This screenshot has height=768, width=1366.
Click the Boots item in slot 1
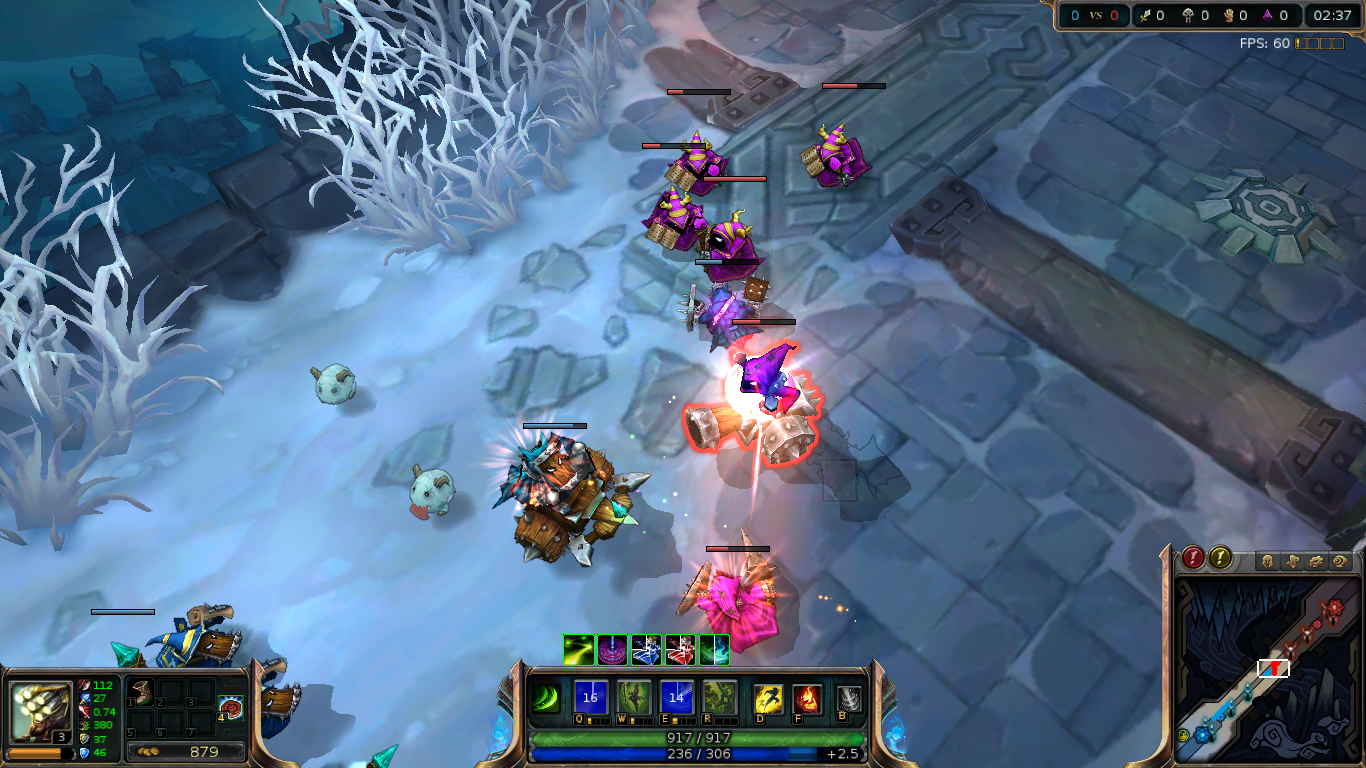(x=142, y=691)
